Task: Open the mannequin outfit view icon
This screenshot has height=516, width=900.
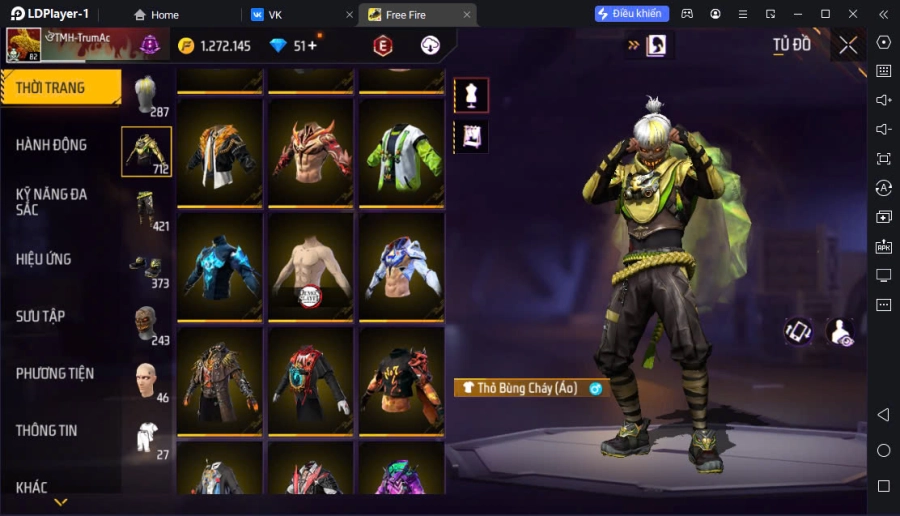Action: click(471, 95)
